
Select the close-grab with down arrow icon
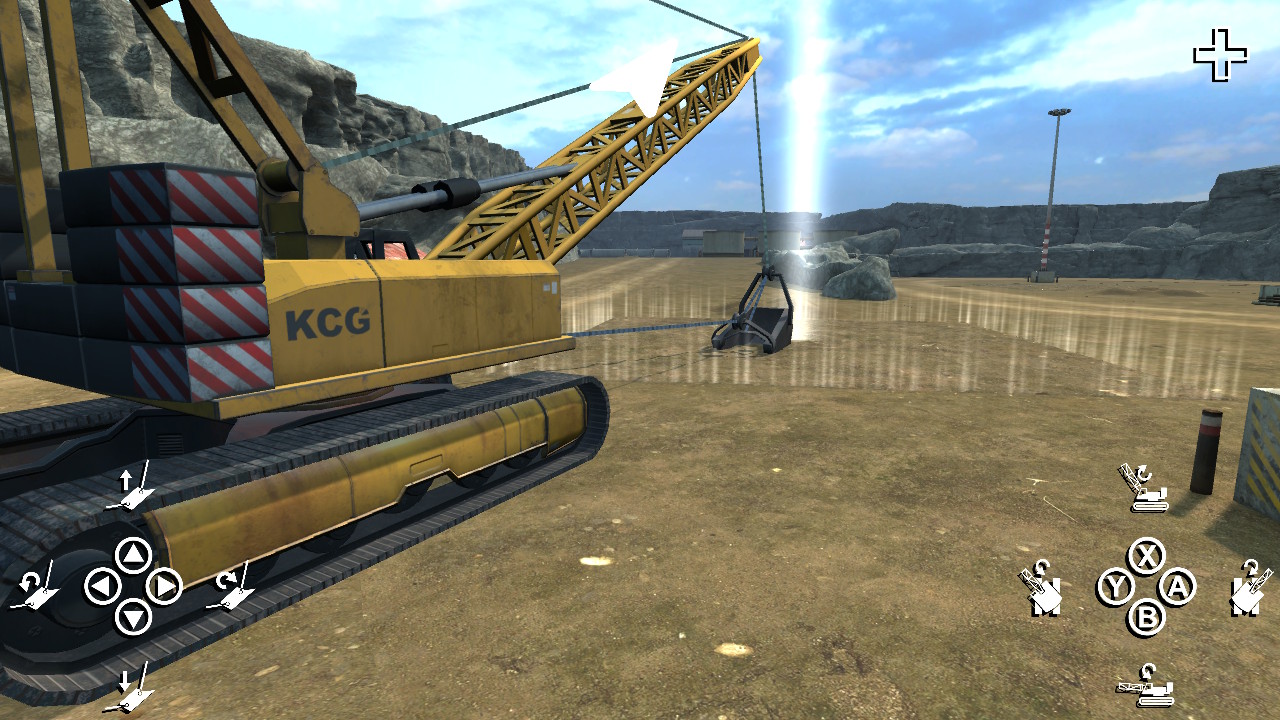coord(130,688)
